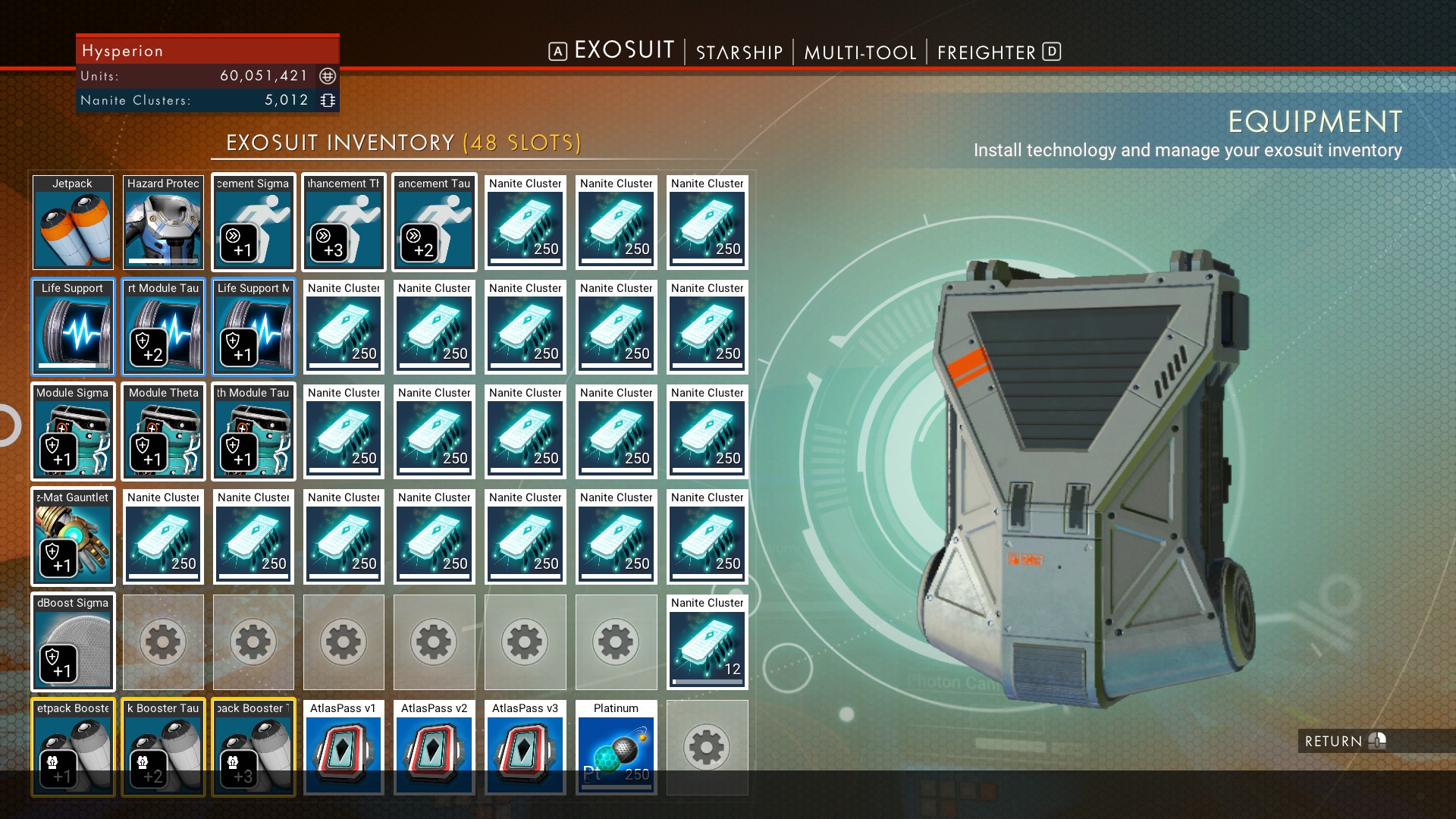Pick the Jetpack Booster Tau module
1456x819 pixels.
pos(162,747)
